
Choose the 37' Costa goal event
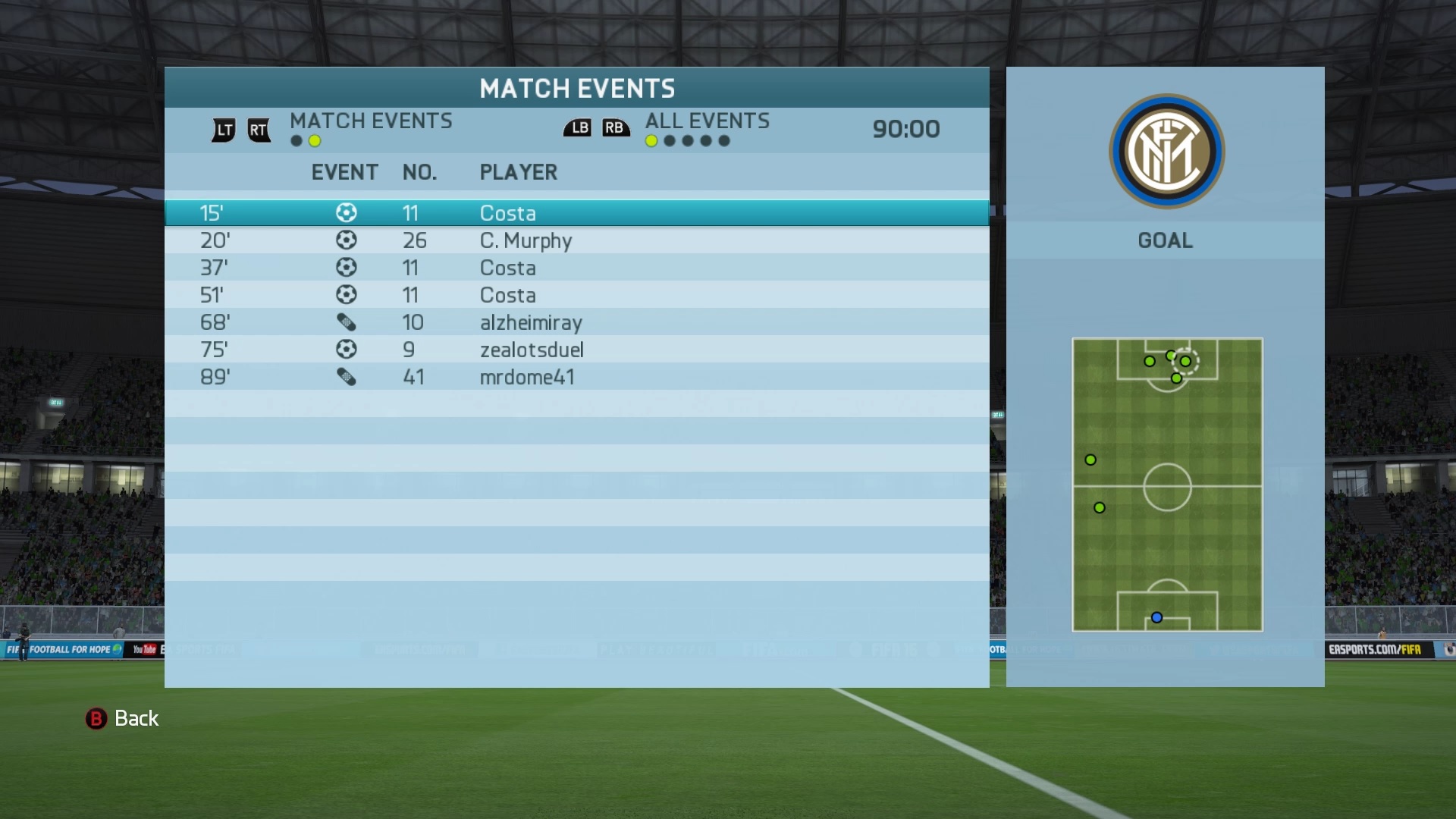(576, 268)
